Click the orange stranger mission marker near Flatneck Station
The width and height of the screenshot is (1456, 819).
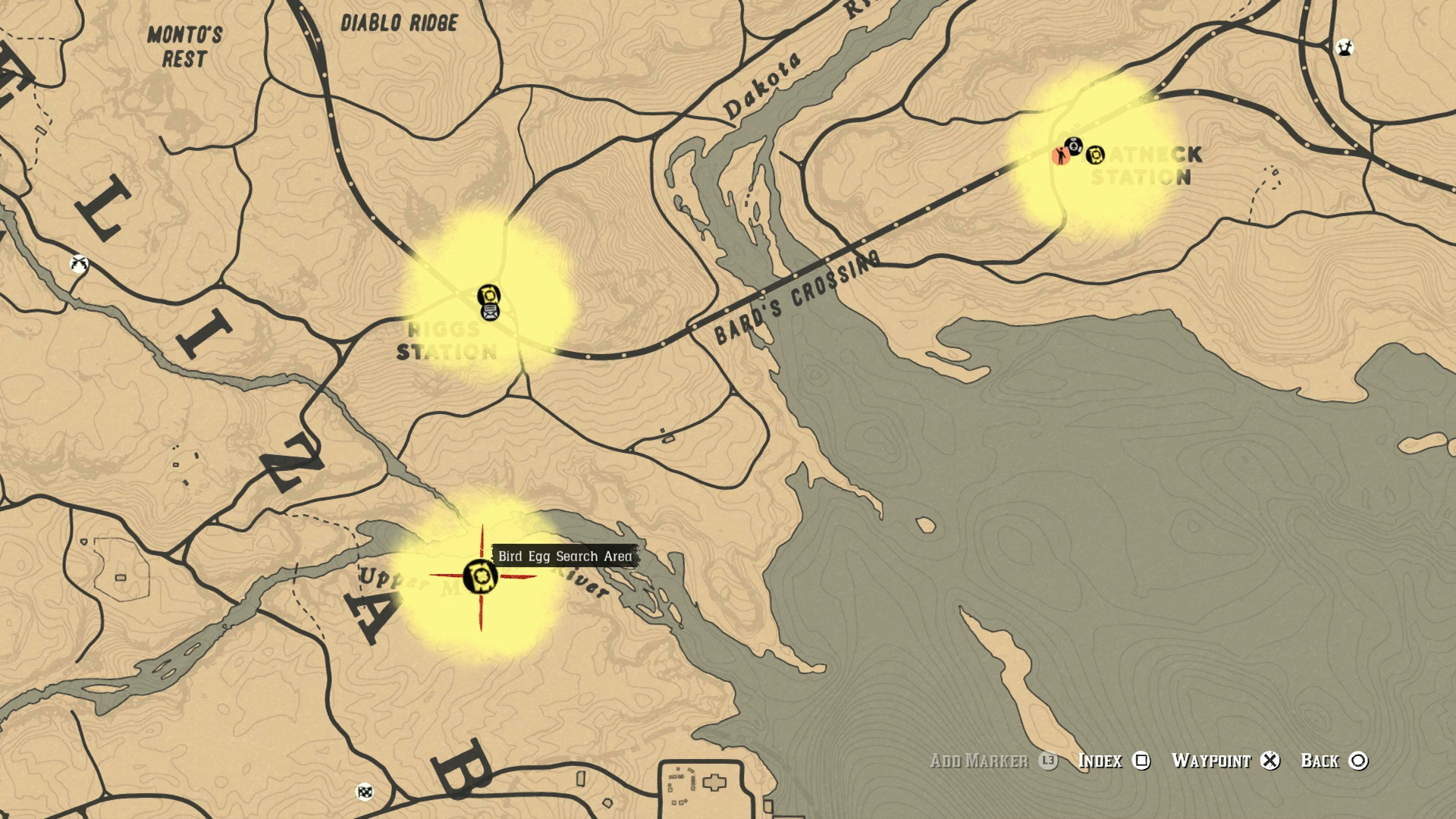coord(1062,155)
